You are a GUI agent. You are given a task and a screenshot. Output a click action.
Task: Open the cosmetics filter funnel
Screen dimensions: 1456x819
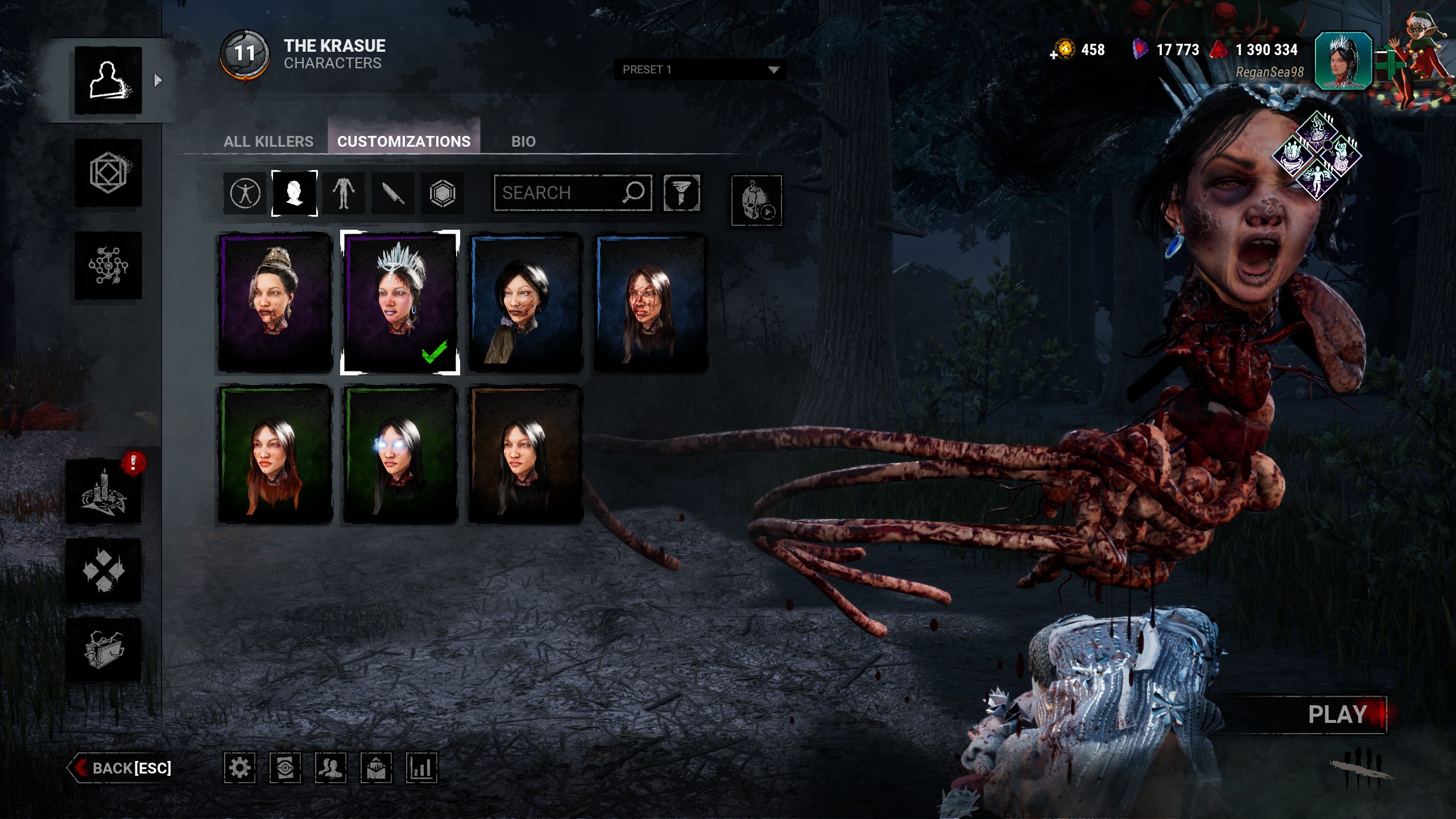tap(681, 193)
